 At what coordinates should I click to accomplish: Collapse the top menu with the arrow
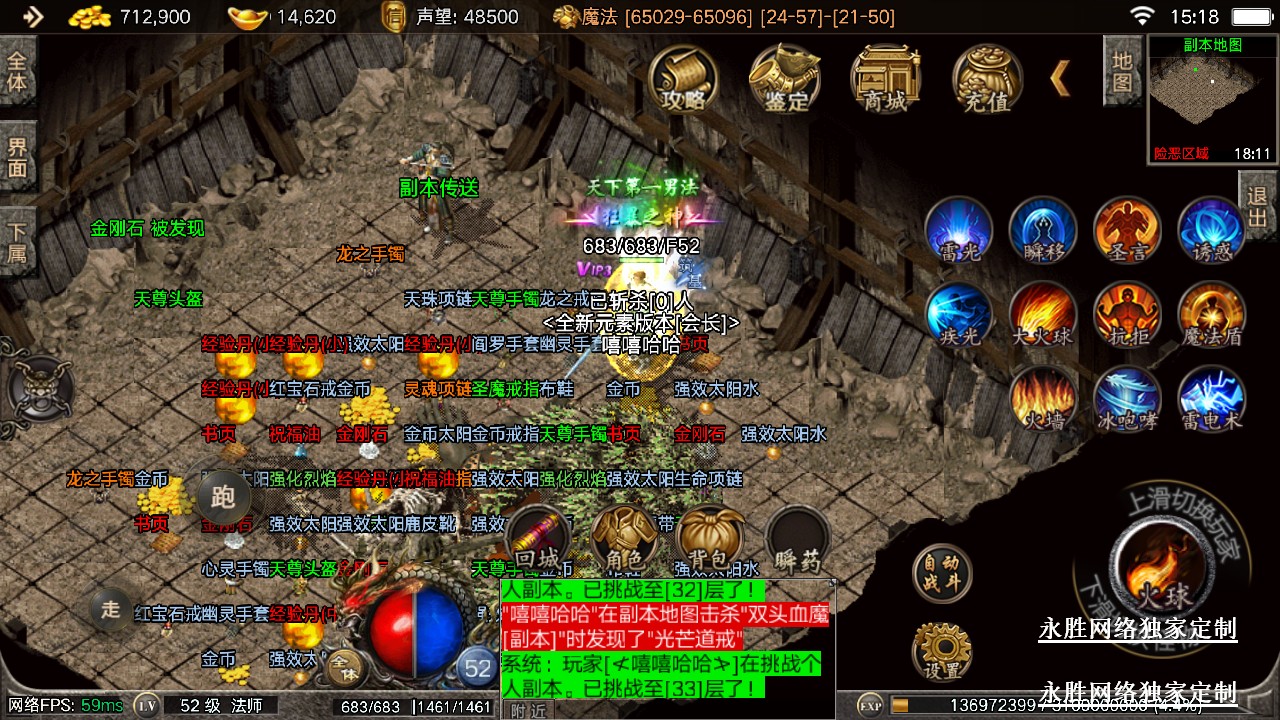point(1060,78)
